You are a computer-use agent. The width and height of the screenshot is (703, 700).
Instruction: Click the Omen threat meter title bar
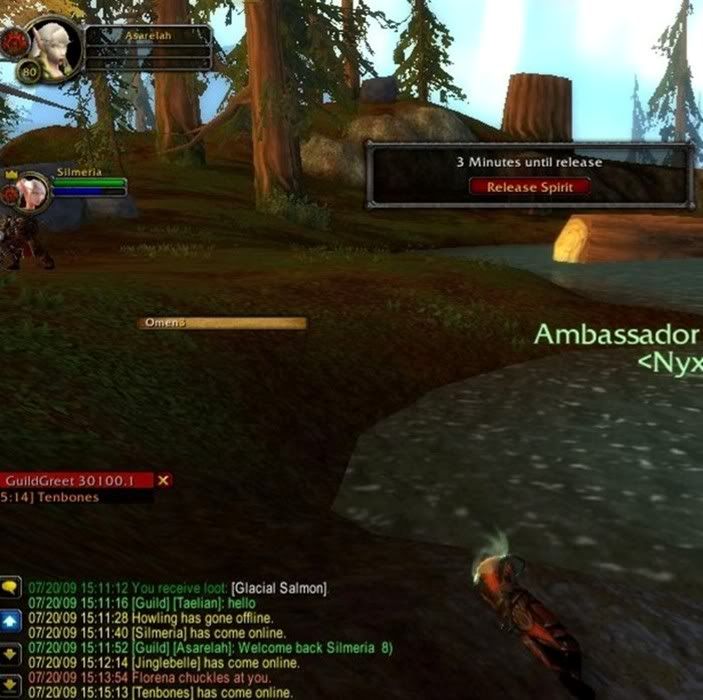222,323
